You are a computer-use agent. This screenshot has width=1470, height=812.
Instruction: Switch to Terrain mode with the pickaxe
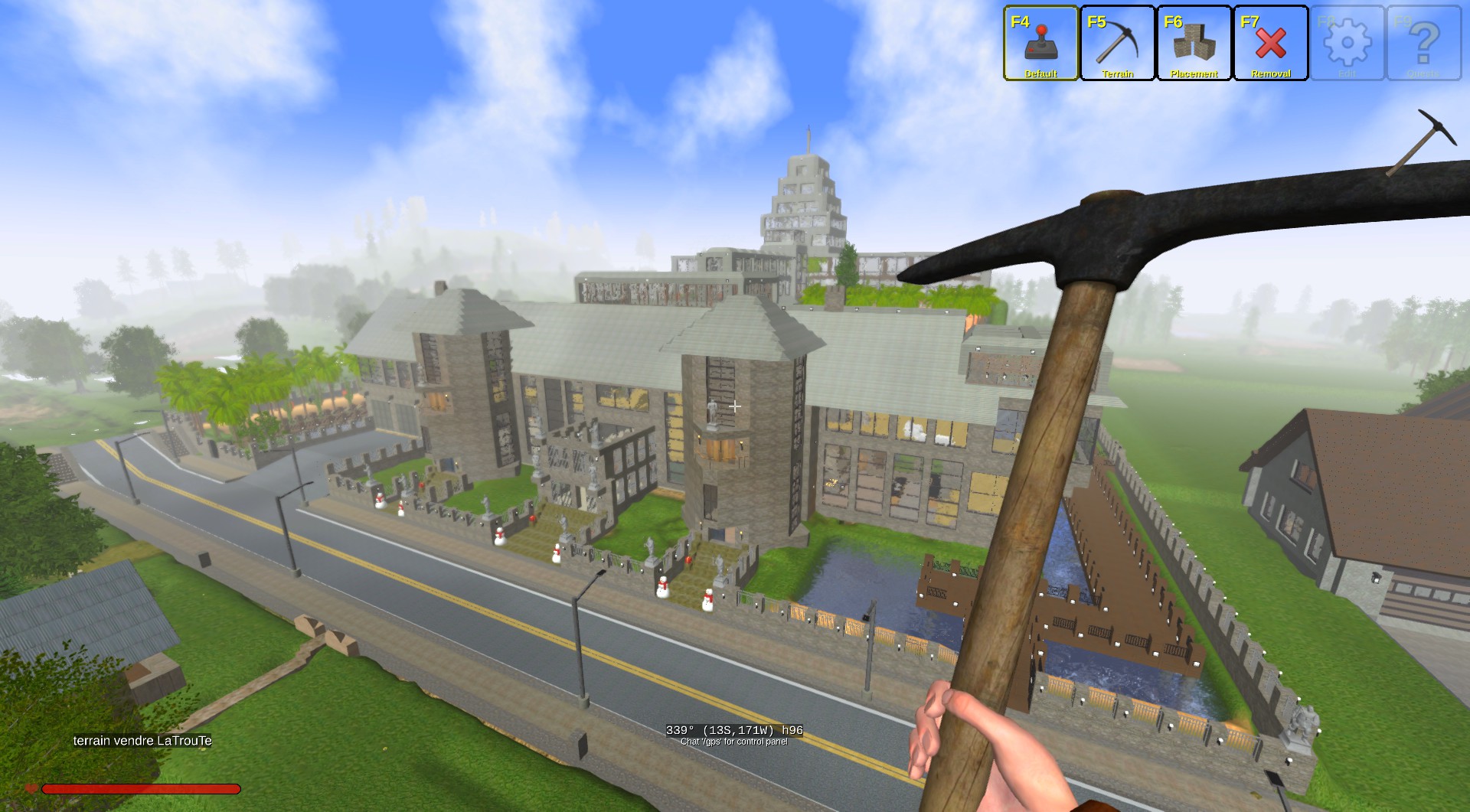click(1117, 44)
